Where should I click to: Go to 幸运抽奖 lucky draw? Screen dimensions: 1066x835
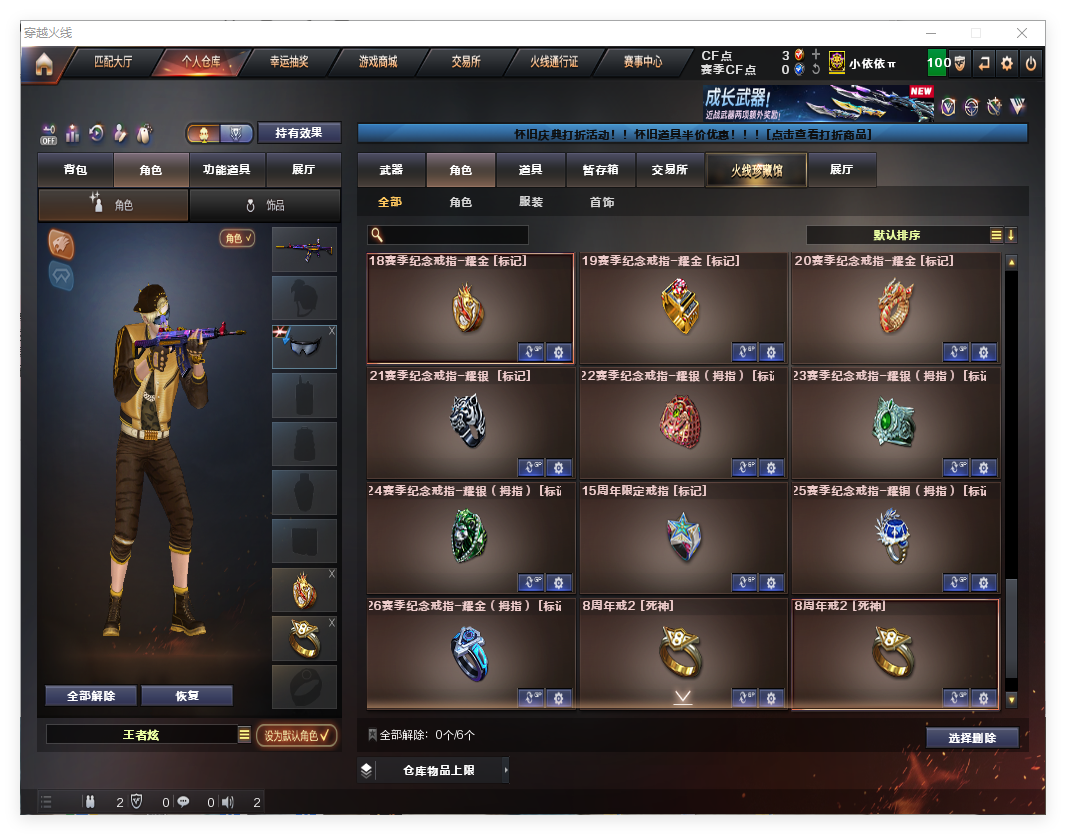[289, 62]
